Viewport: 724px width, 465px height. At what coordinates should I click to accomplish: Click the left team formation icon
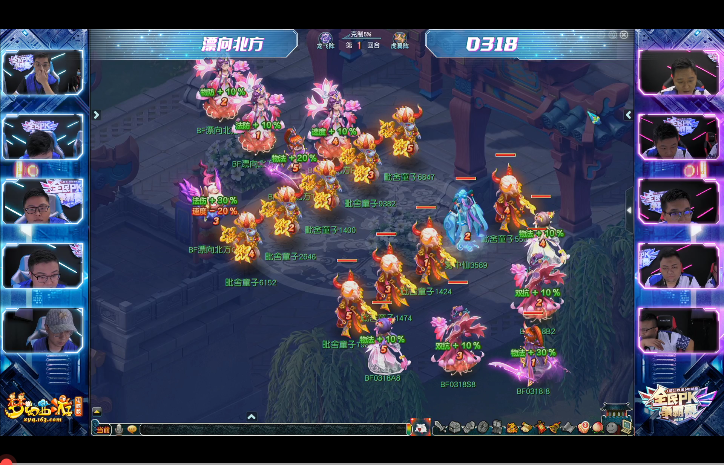326,39
